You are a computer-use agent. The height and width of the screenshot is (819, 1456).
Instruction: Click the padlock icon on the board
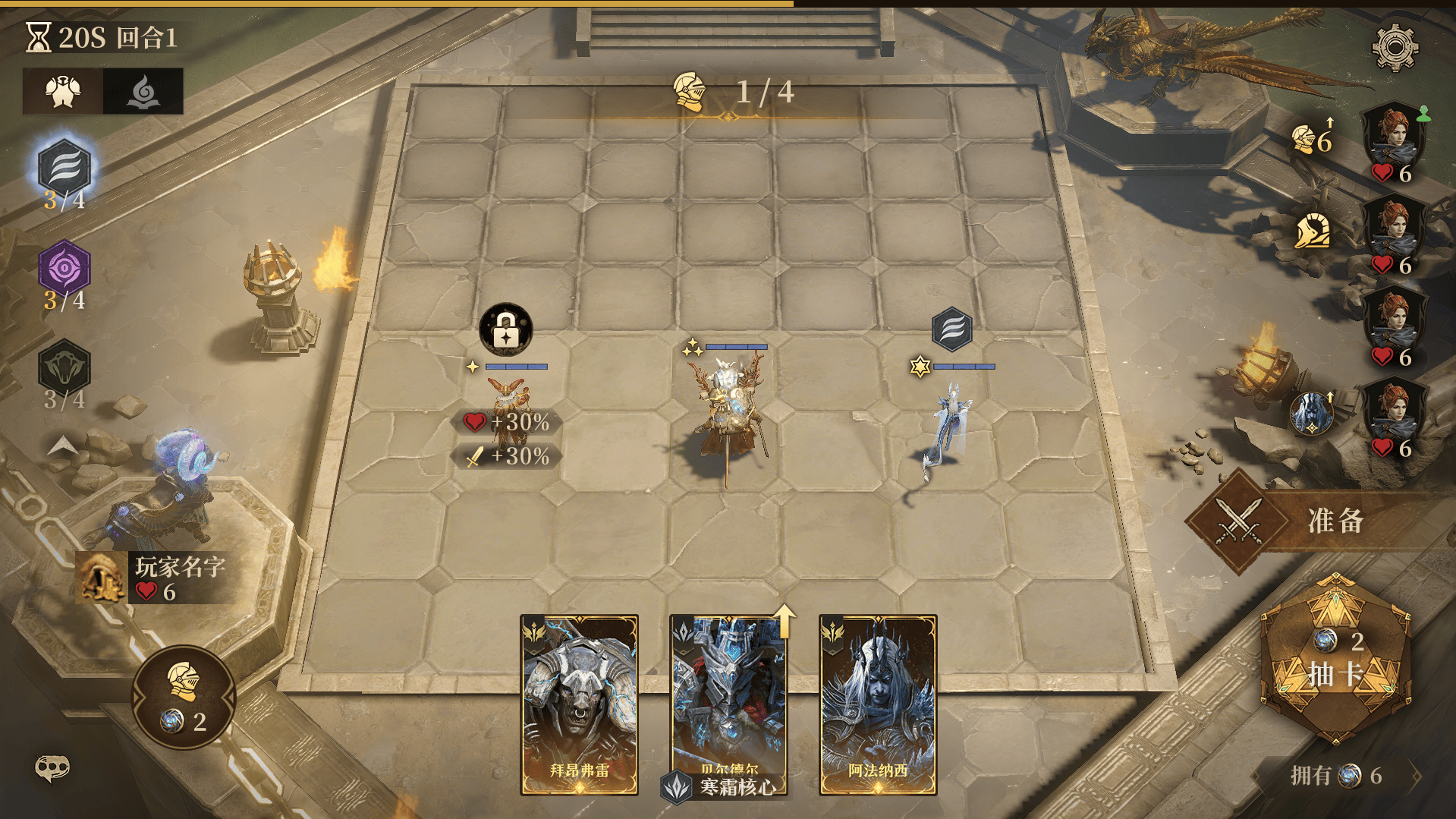pyautogui.click(x=506, y=329)
